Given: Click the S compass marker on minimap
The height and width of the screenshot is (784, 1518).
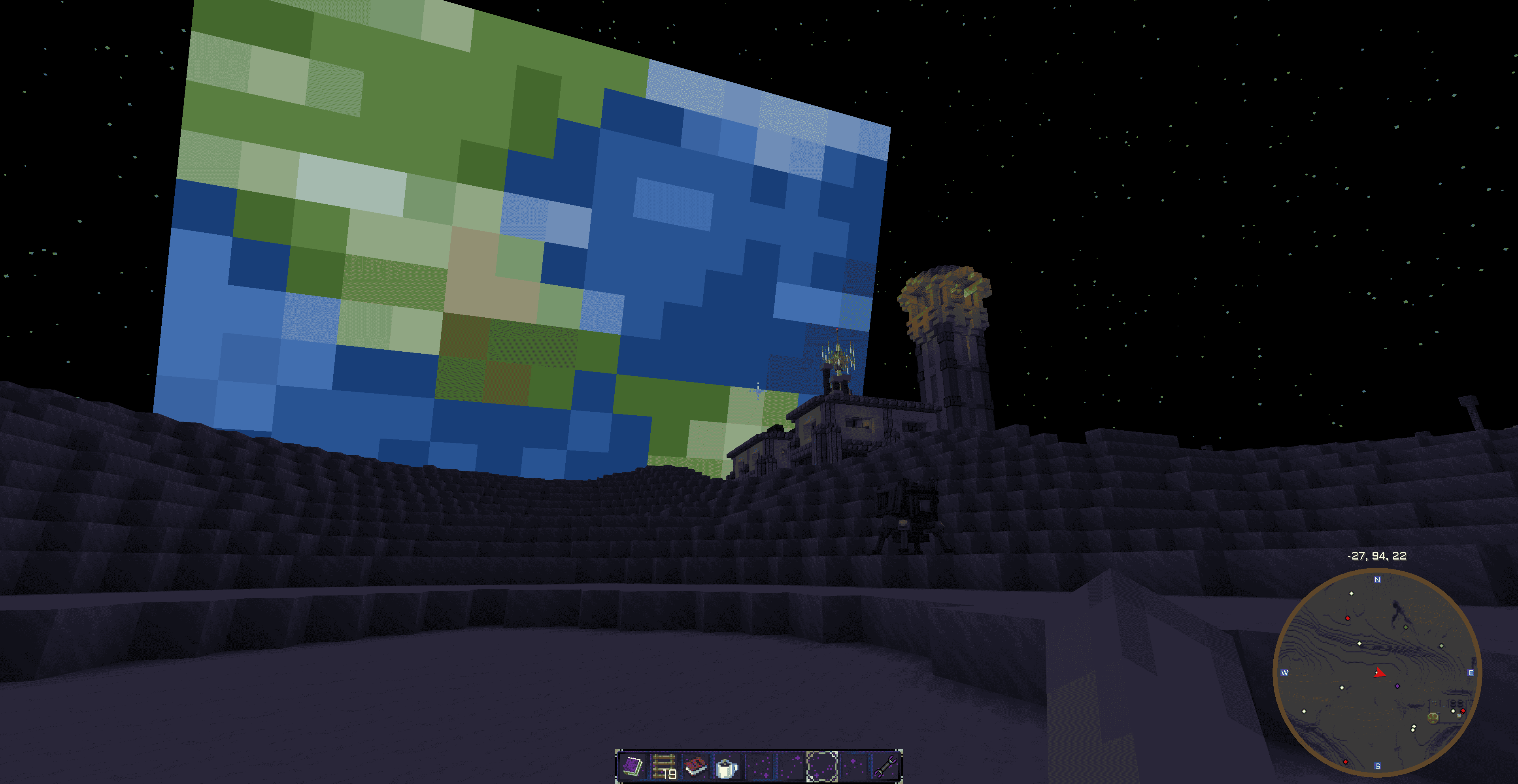Looking at the screenshot, I should pos(1378,766).
